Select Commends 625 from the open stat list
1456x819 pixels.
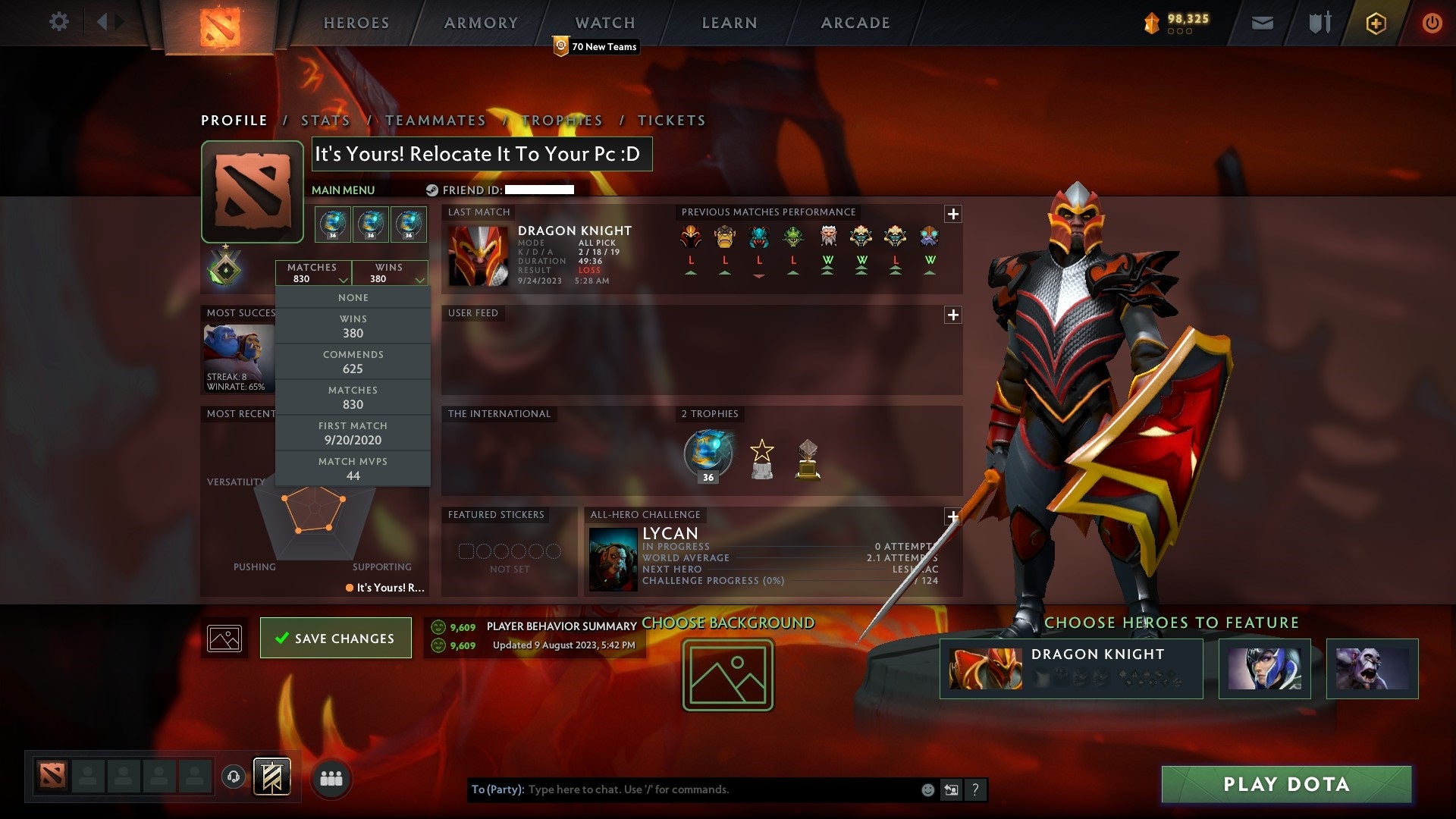(x=353, y=362)
